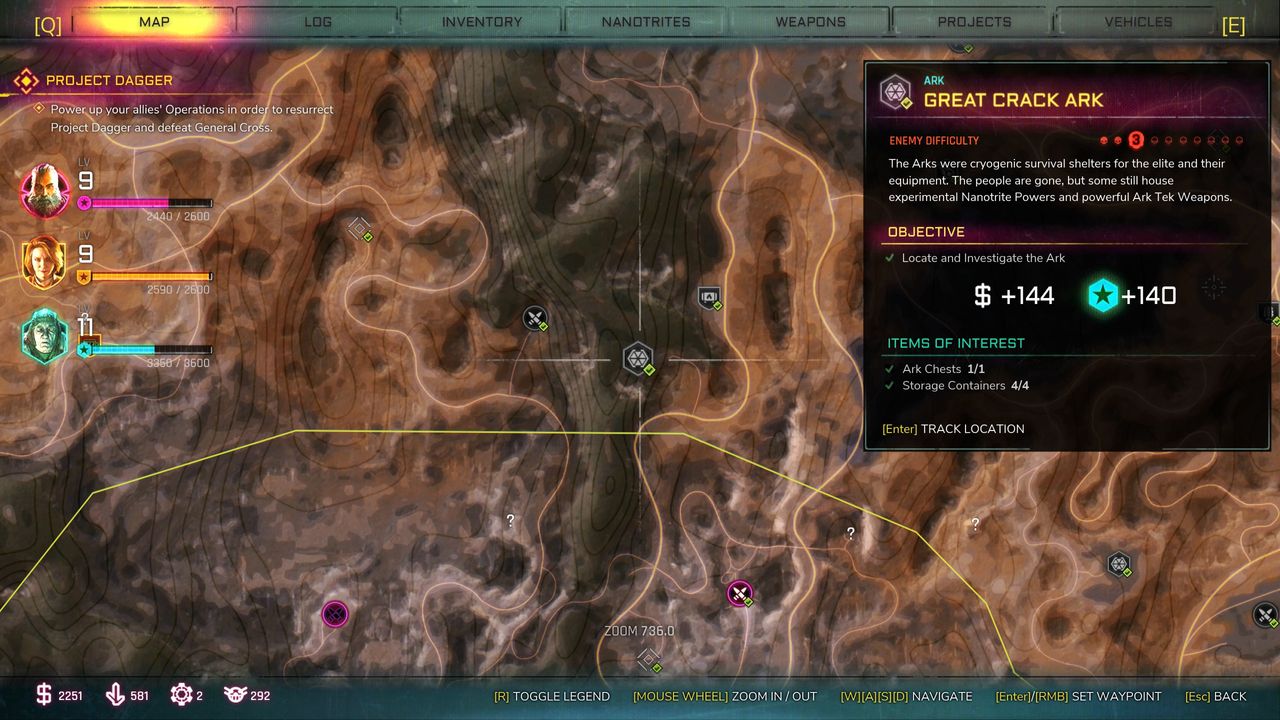The image size is (1280, 720).
Task: Track the Great Crack Ark location
Action: pos(953,429)
